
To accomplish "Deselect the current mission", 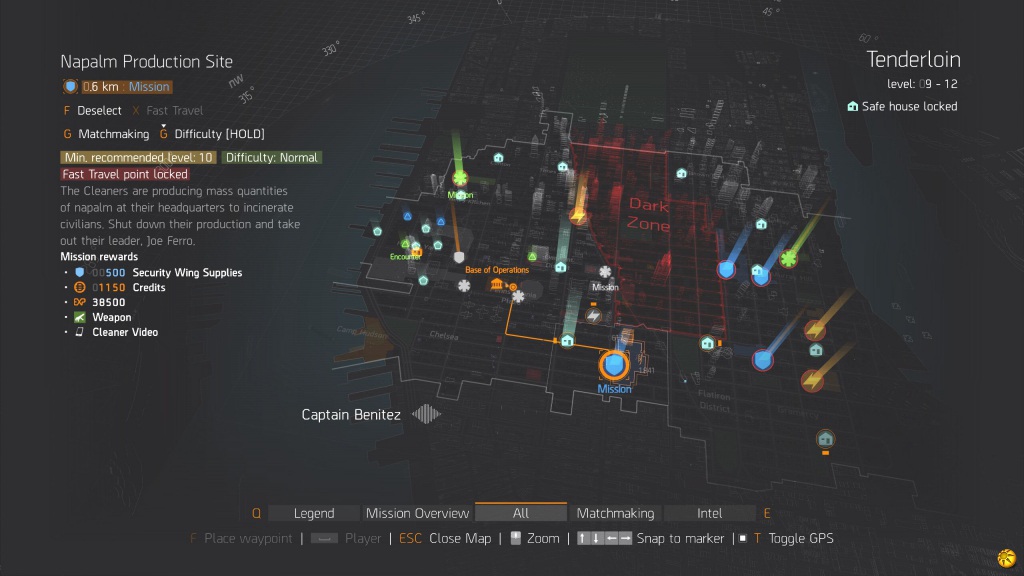I will click(x=98, y=110).
